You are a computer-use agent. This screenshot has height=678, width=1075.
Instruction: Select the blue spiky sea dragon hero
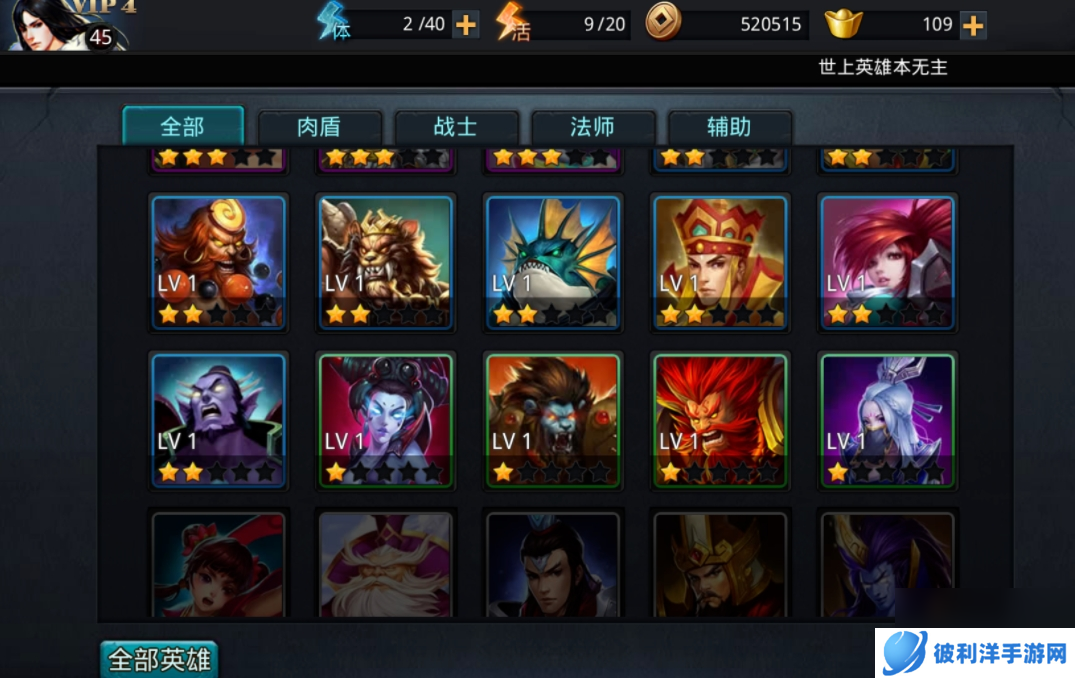[553, 262]
